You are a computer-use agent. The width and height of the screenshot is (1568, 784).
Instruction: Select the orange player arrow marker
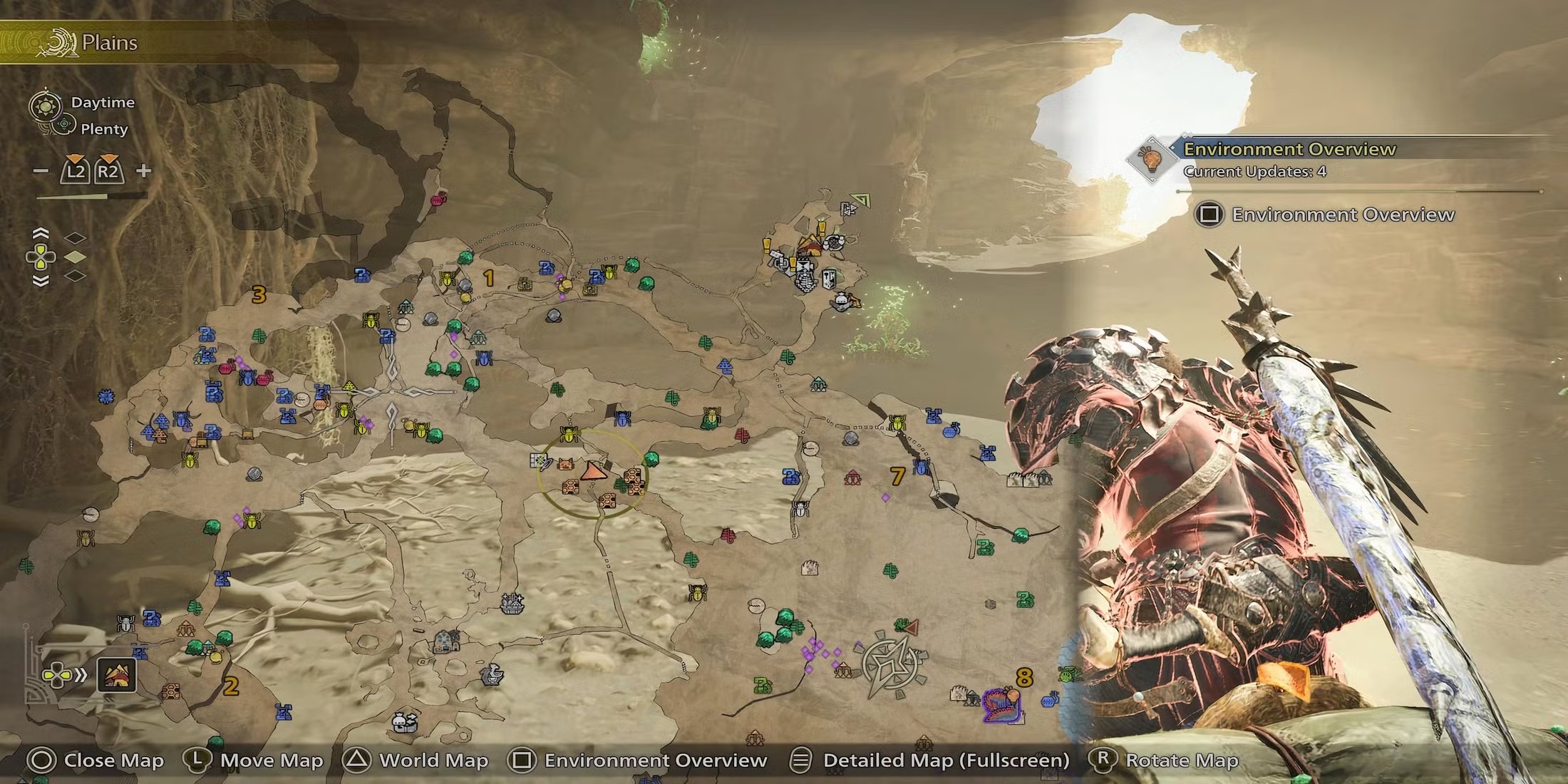click(592, 471)
